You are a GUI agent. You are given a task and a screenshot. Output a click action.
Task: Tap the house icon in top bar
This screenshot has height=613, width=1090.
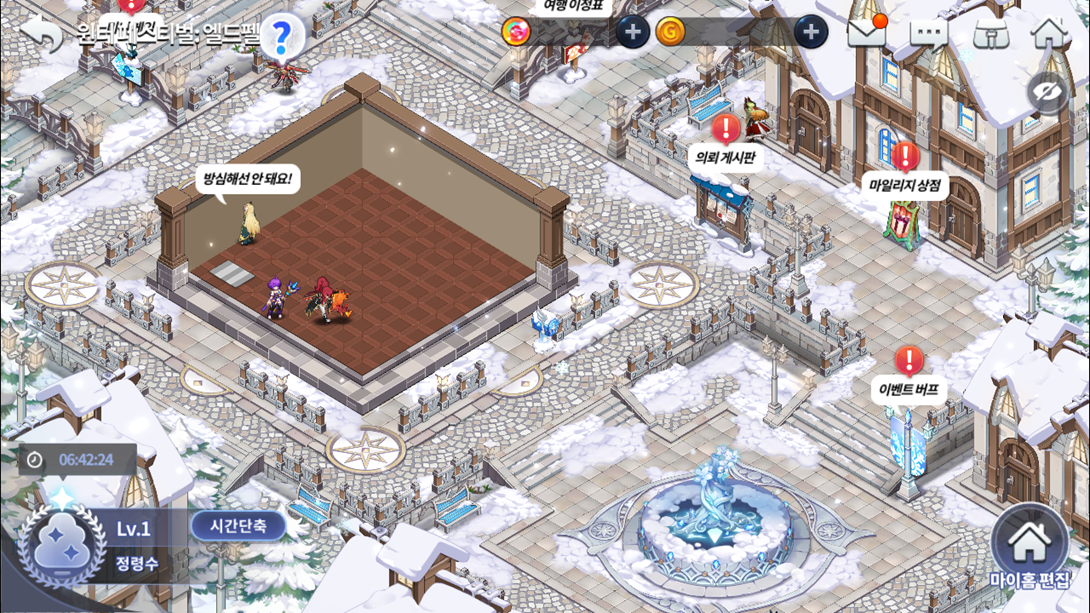[x=1049, y=33]
